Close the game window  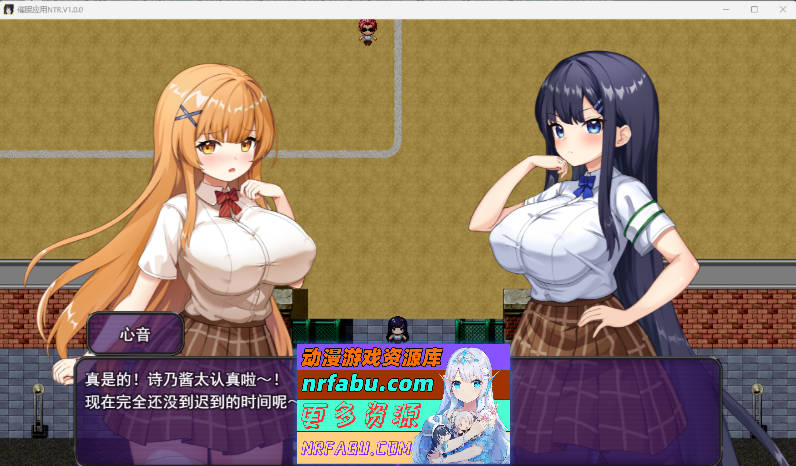(x=780, y=9)
